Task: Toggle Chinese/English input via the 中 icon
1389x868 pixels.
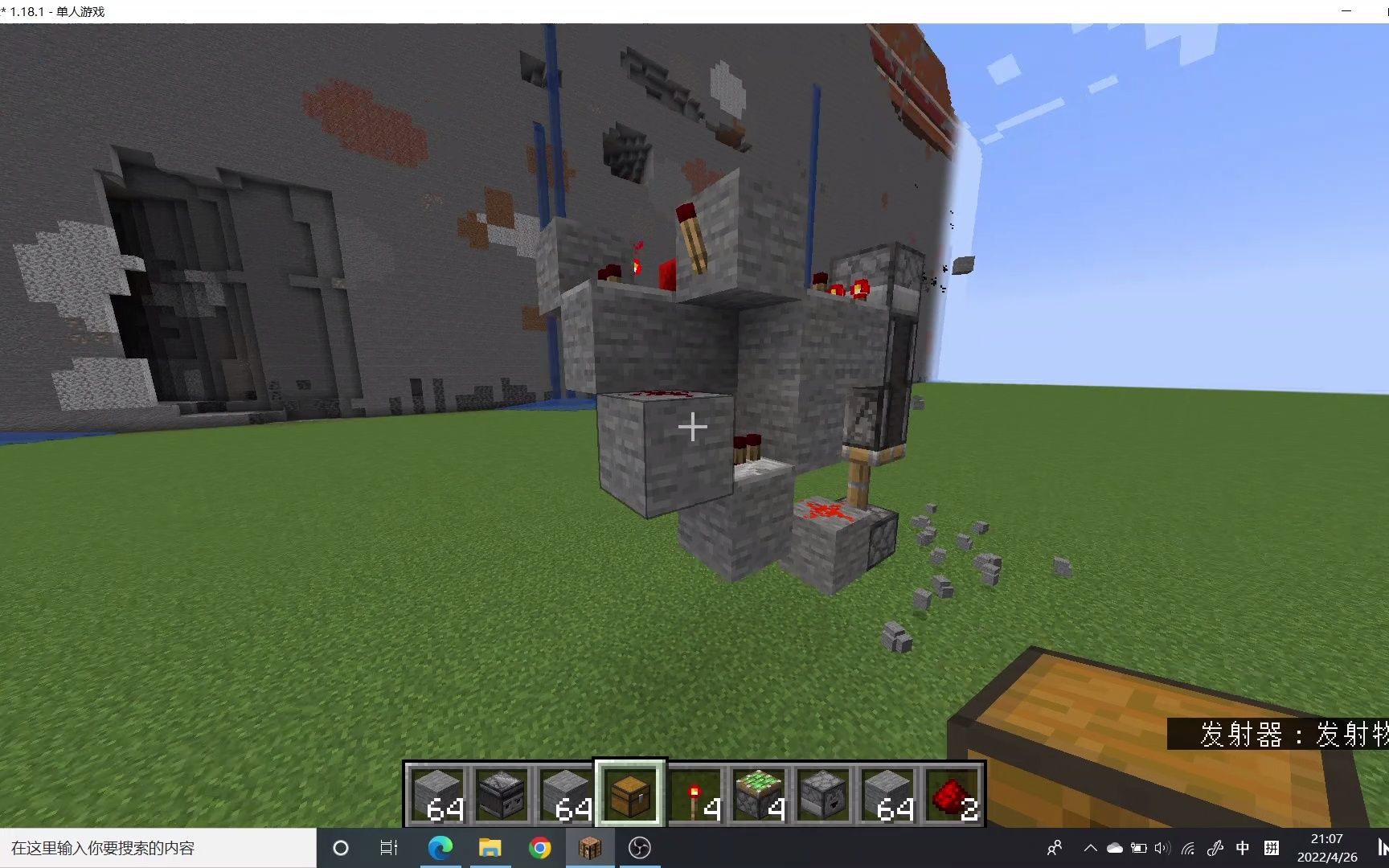Action: click(x=1243, y=847)
